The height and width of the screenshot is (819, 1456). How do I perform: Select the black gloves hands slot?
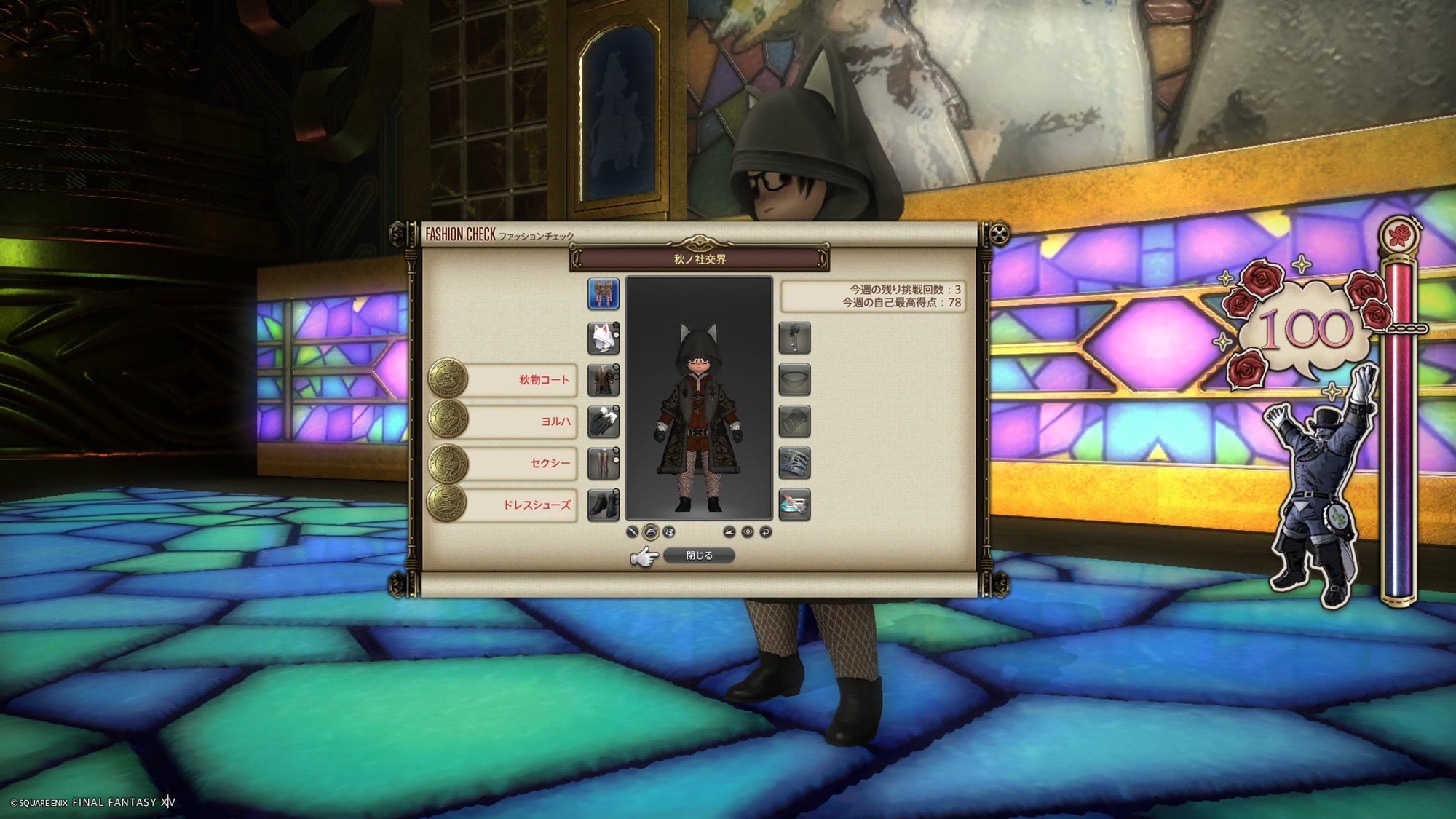pos(603,422)
